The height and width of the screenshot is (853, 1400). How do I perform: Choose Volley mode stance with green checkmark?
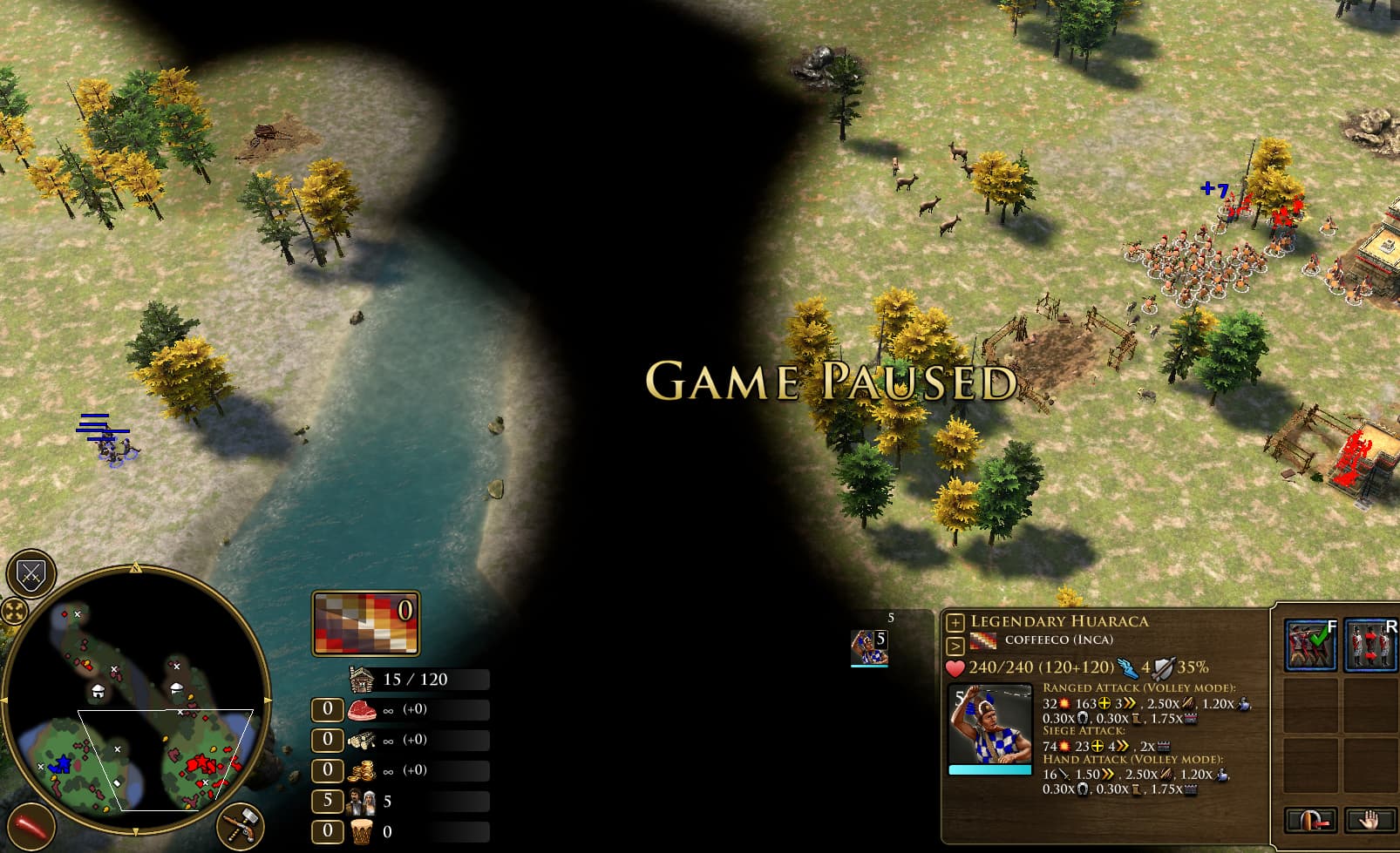(1310, 645)
